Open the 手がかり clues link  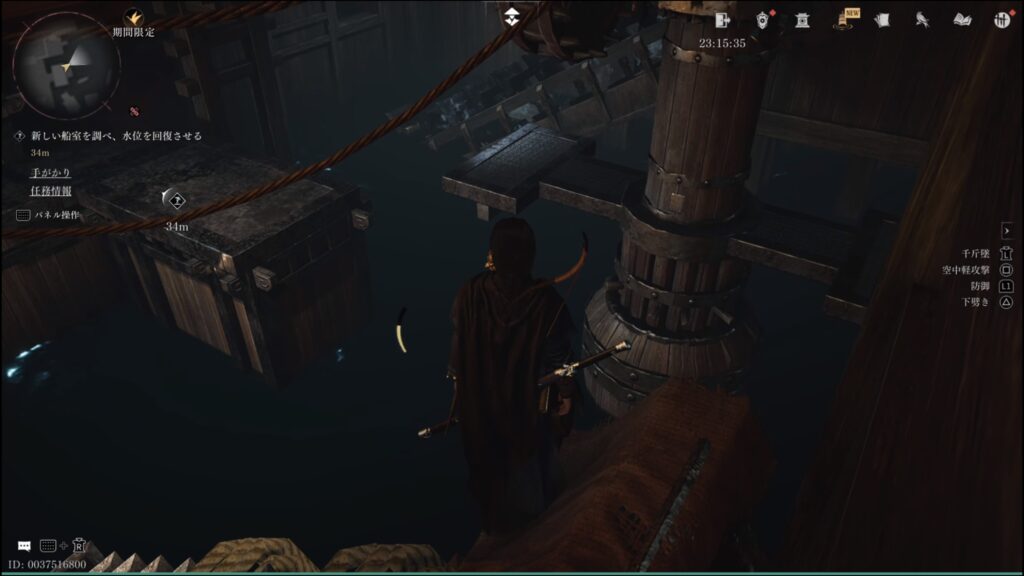click(50, 172)
